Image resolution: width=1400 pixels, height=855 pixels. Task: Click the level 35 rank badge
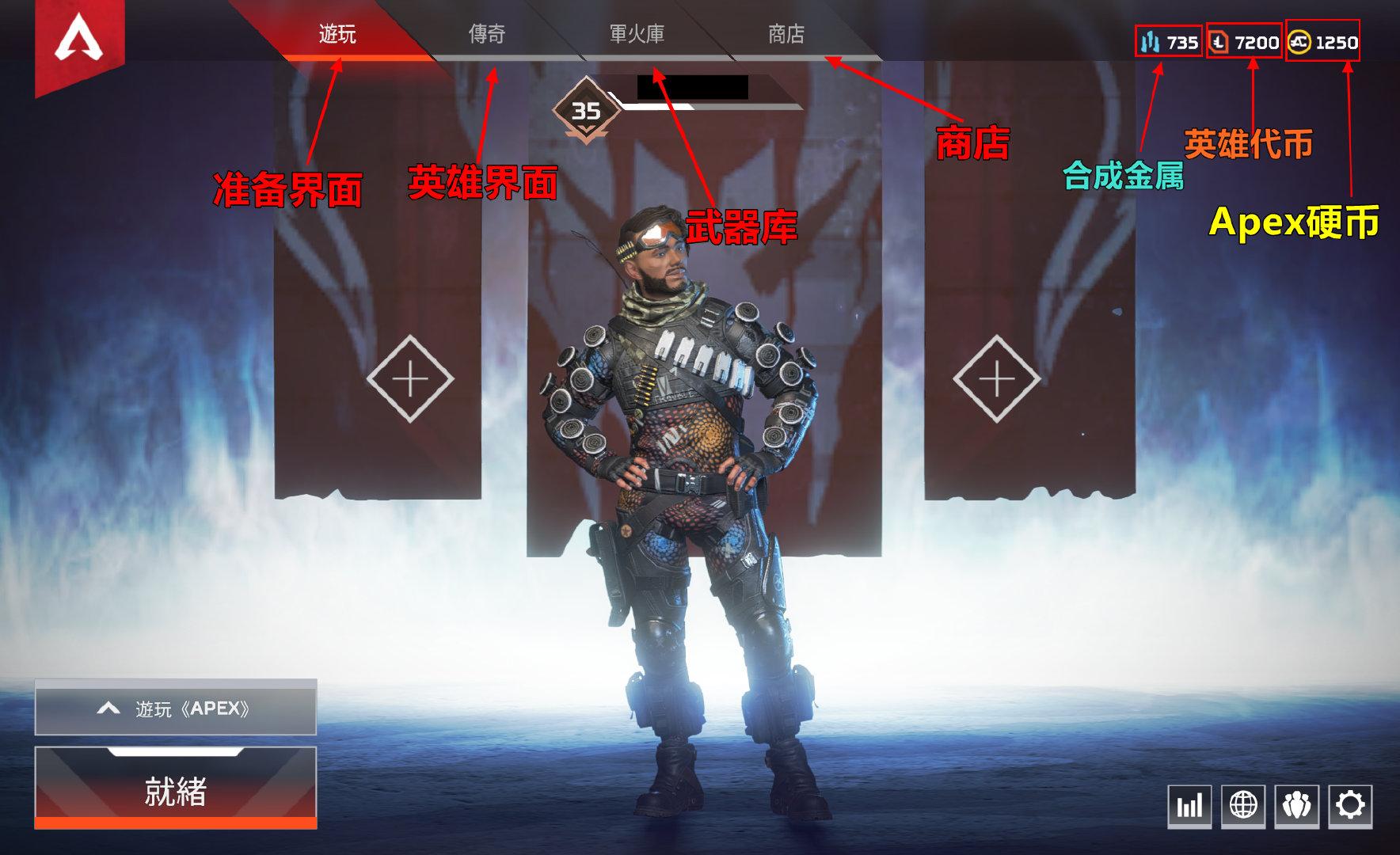click(587, 108)
